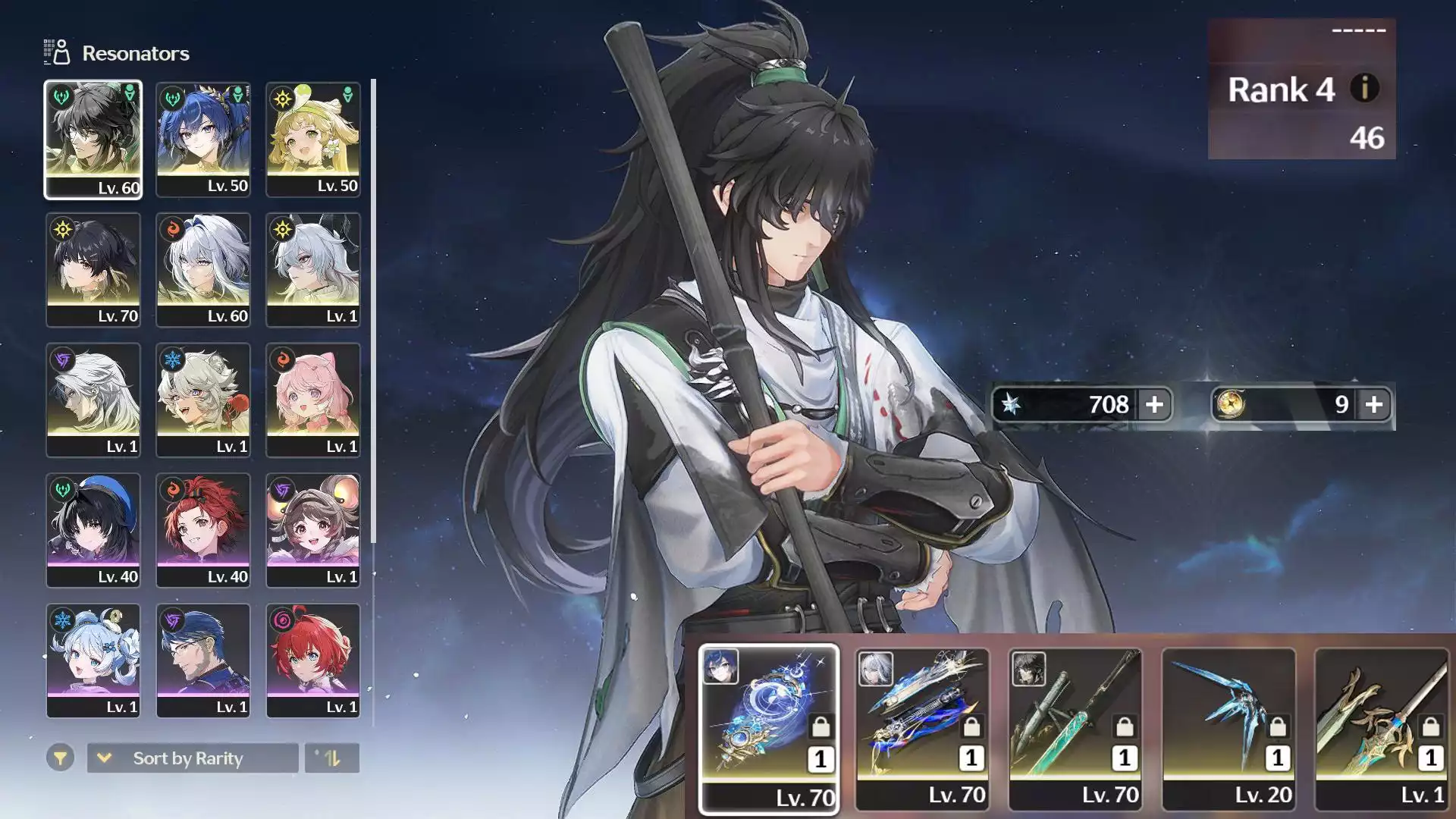
Task: Open the yellow filter funnel button
Action: coord(60,758)
